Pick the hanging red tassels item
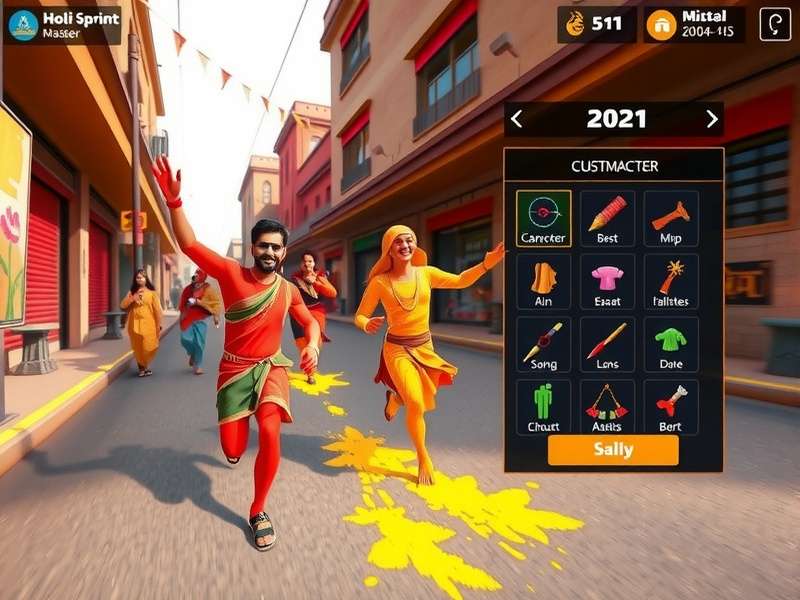 pyautogui.click(x=607, y=406)
